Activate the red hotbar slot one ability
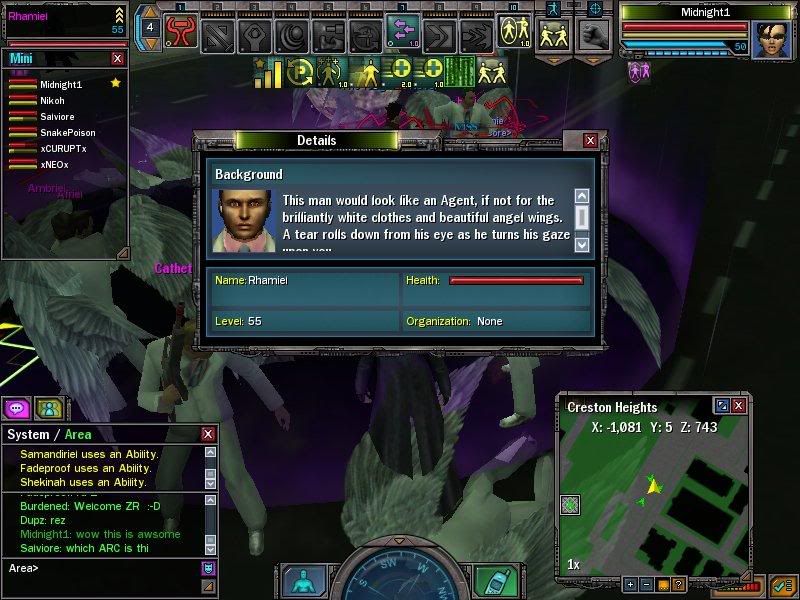 [x=180, y=35]
